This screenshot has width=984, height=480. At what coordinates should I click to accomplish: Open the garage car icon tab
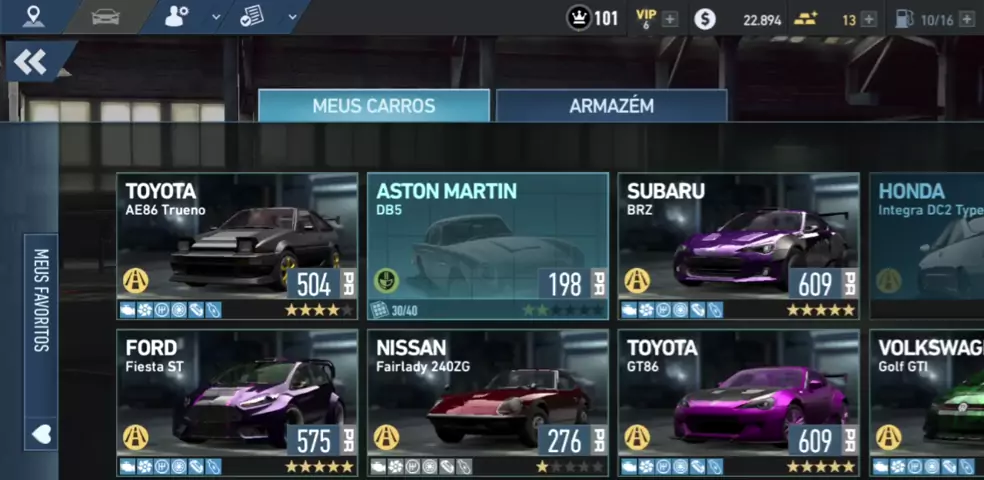pos(105,17)
